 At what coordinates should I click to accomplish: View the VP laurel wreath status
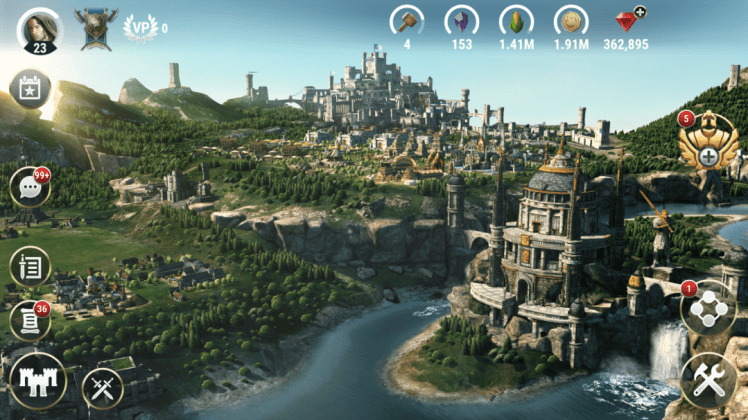(140, 27)
